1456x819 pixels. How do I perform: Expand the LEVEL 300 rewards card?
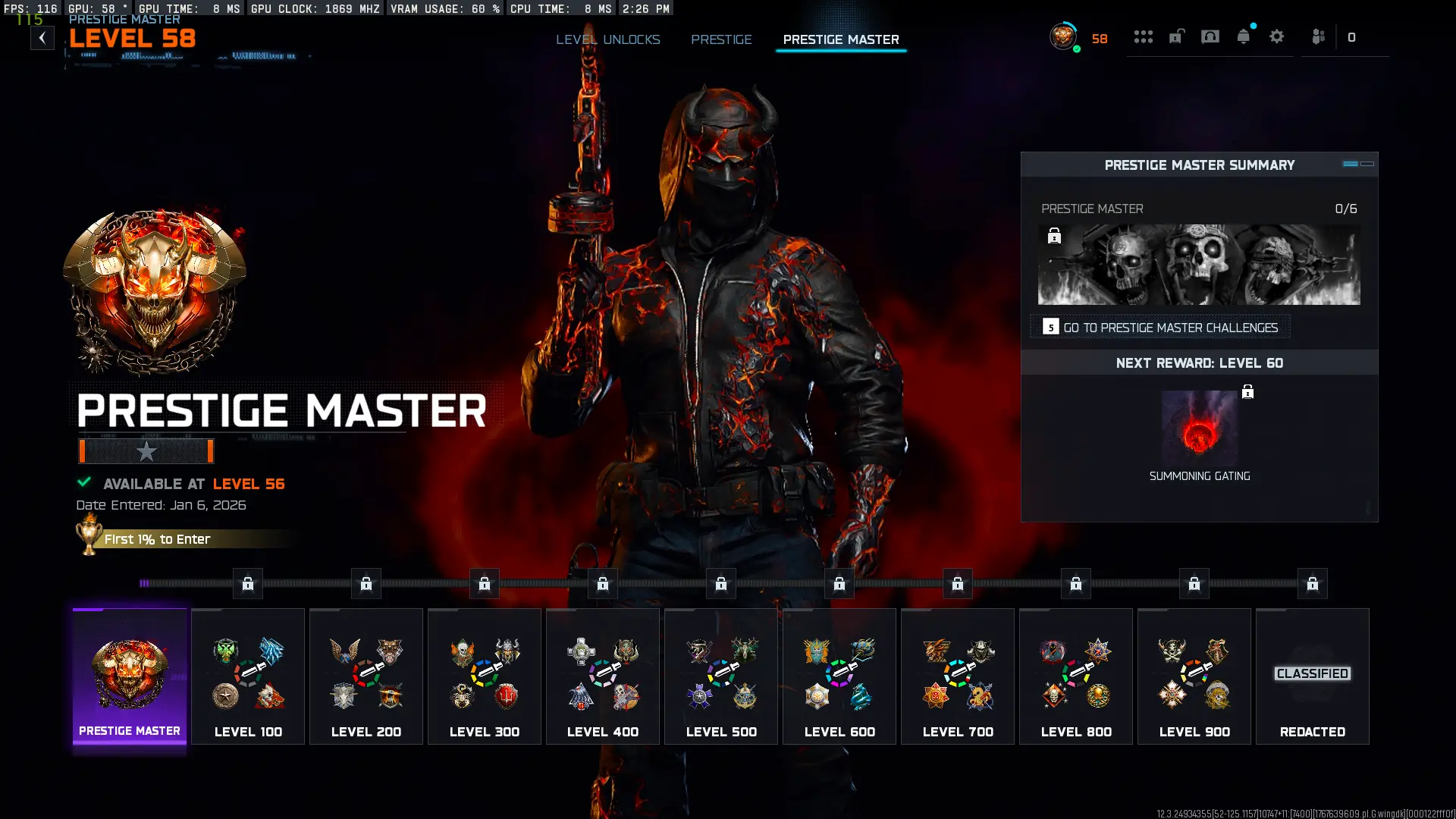484,675
